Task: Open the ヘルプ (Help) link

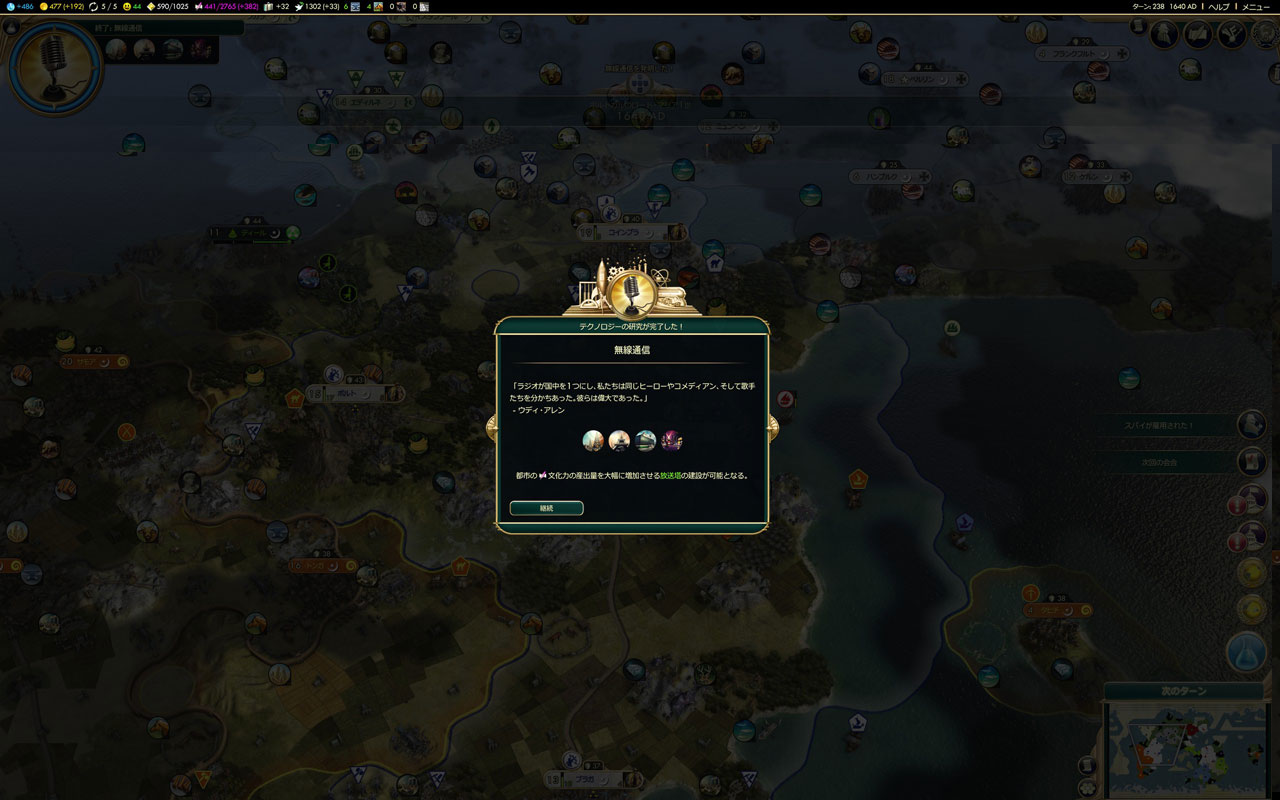Action: (x=1218, y=6)
